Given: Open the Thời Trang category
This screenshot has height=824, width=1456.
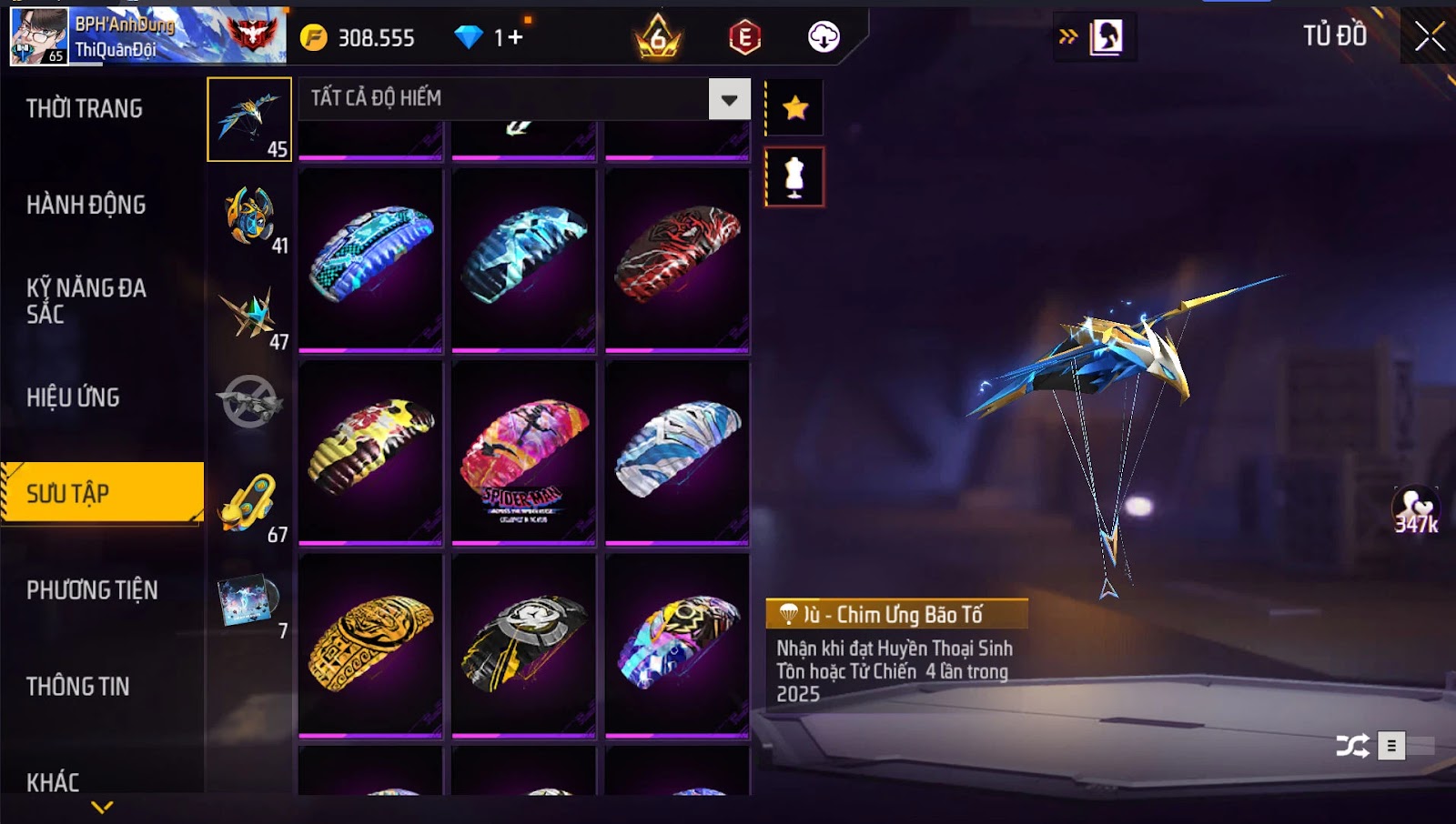Looking at the screenshot, I should point(85,109).
